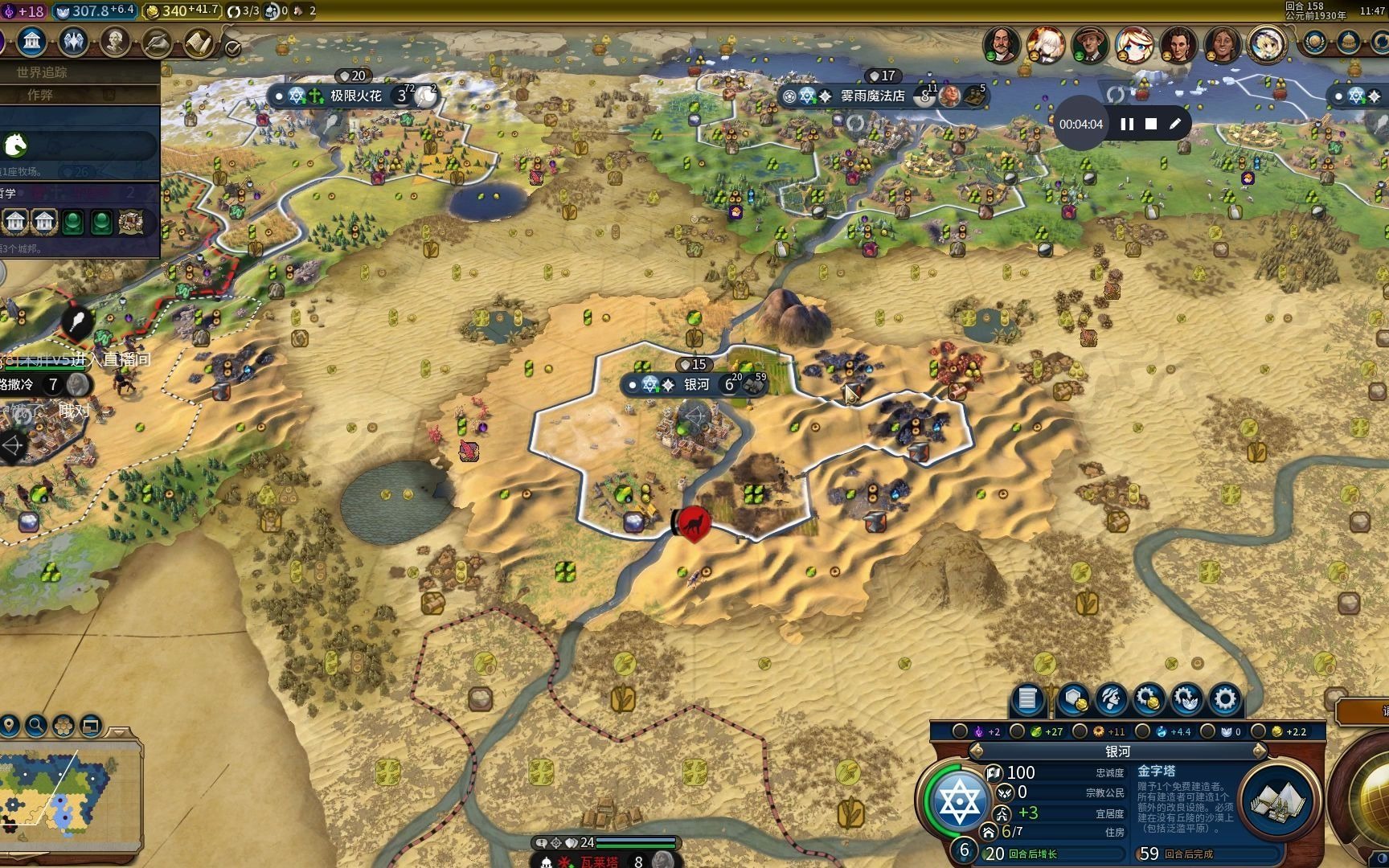1389x868 pixels.
Task: Cycle to the next city arrow
Action: 1260,751
